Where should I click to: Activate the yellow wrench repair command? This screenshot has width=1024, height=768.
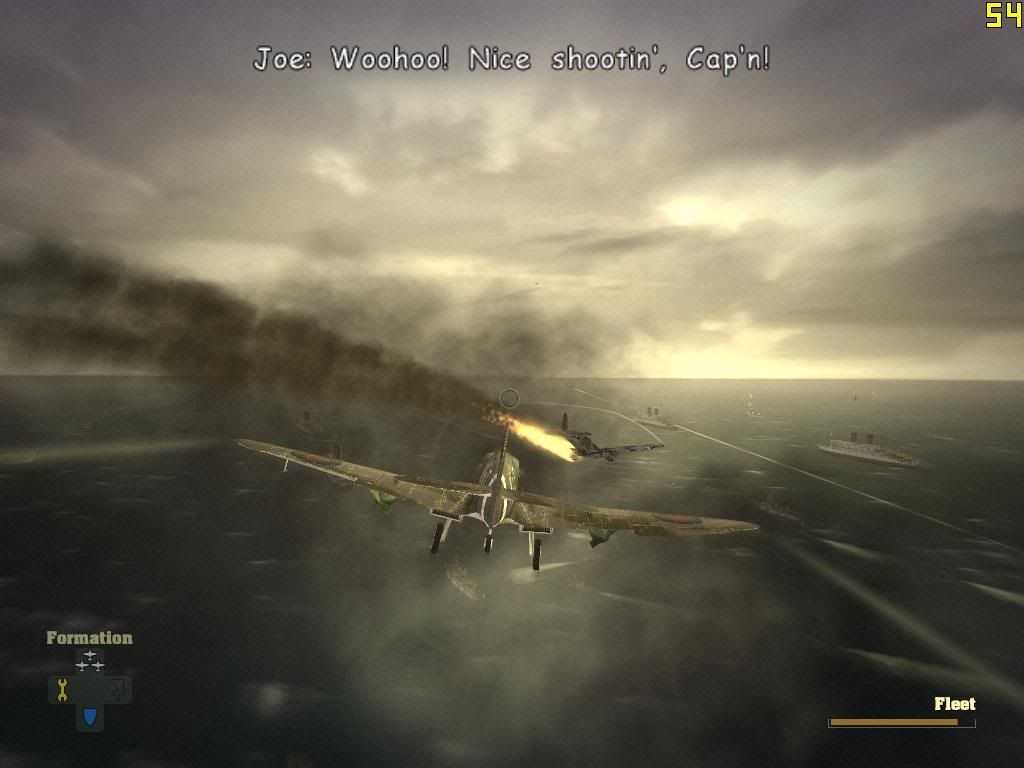click(x=62, y=689)
